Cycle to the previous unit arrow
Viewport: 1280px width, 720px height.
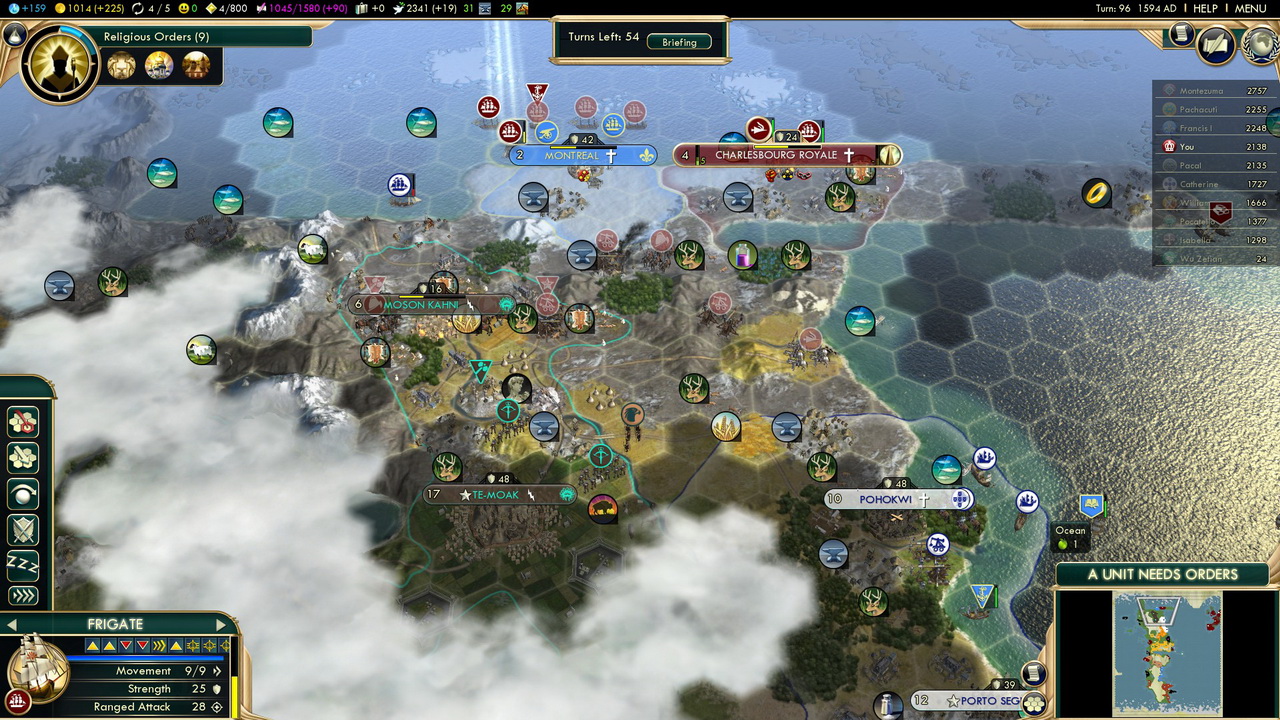click(10, 625)
